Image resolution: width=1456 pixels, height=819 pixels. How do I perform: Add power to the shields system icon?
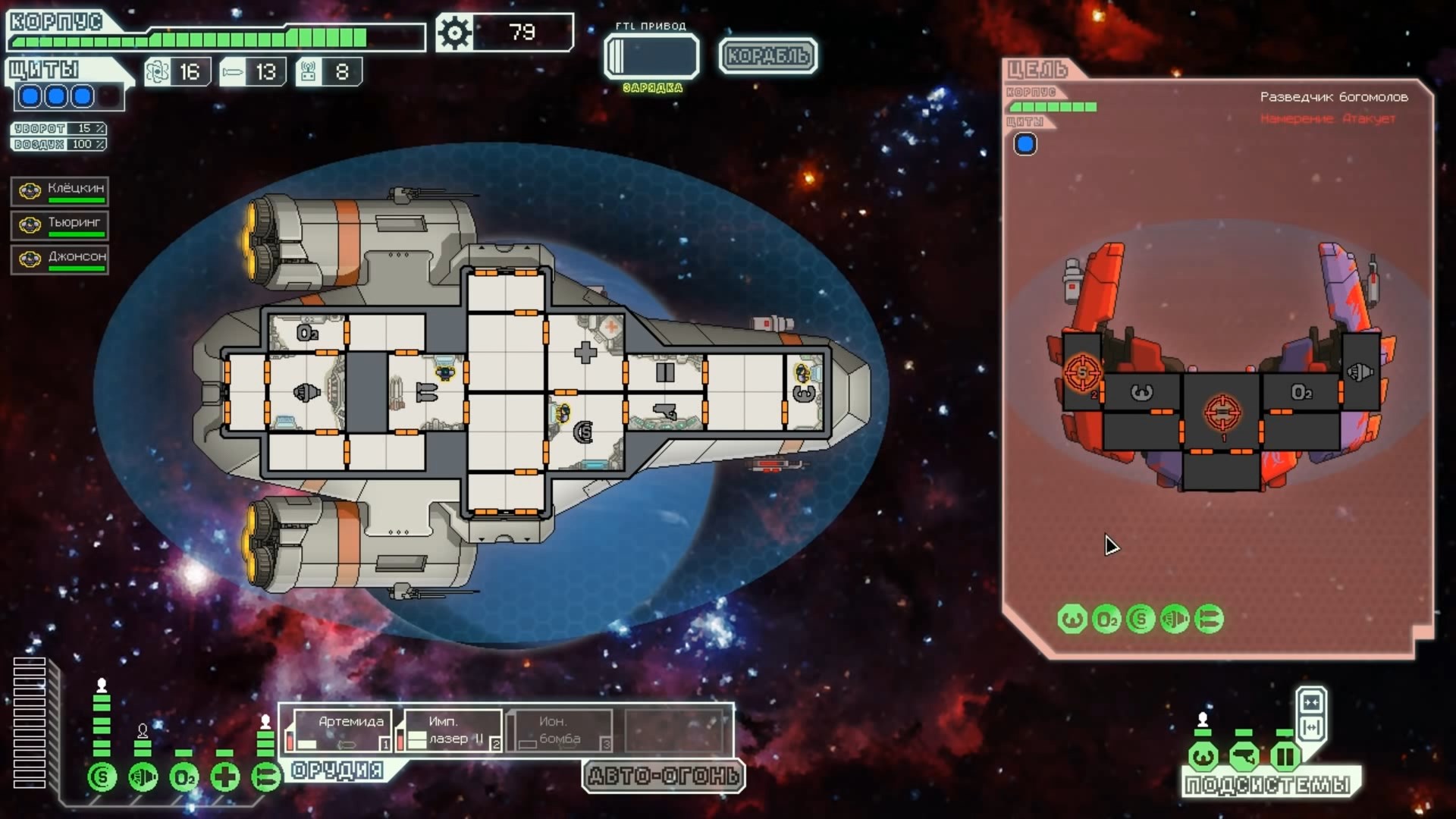tap(102, 777)
